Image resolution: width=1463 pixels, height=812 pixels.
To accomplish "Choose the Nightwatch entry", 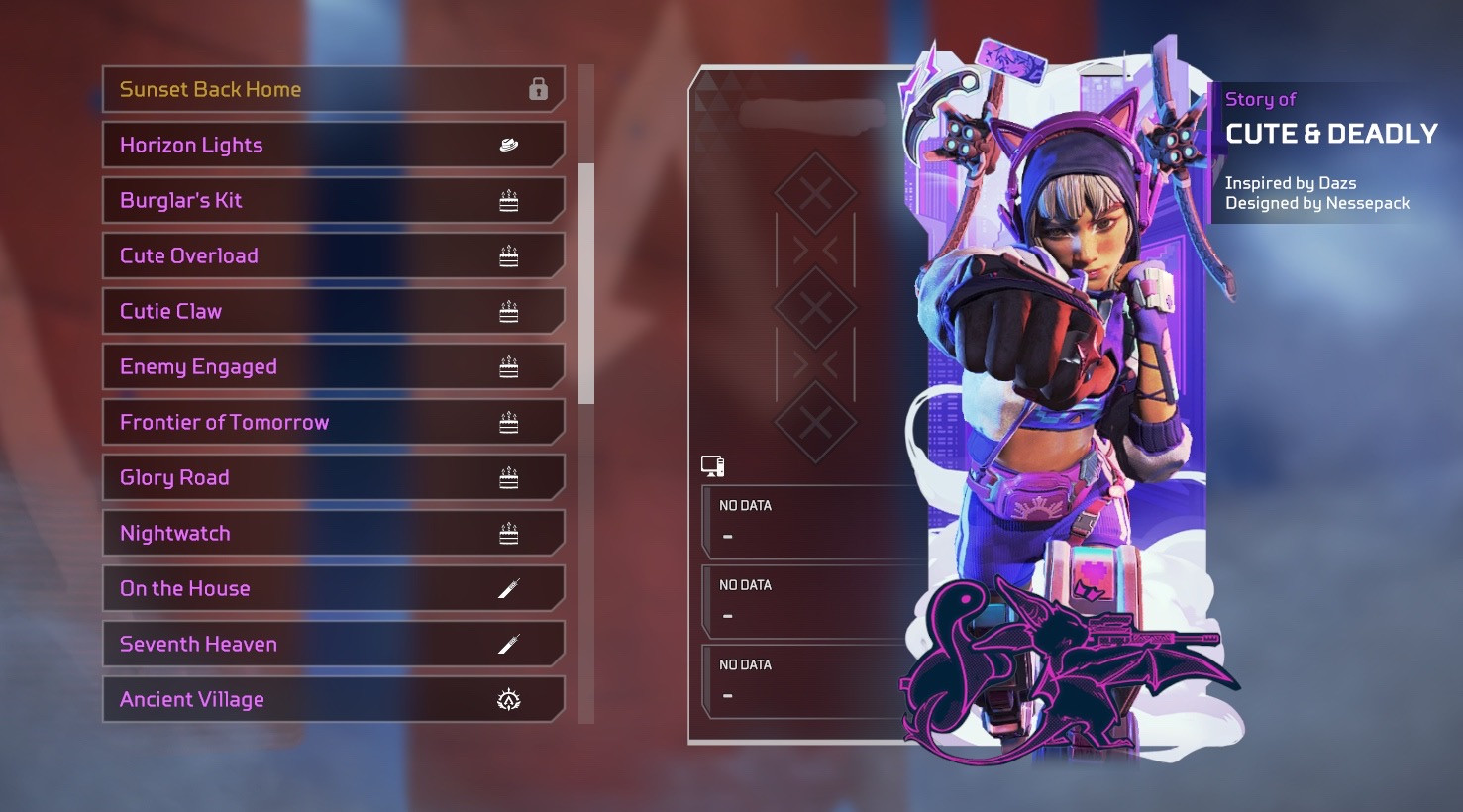I will point(333,533).
